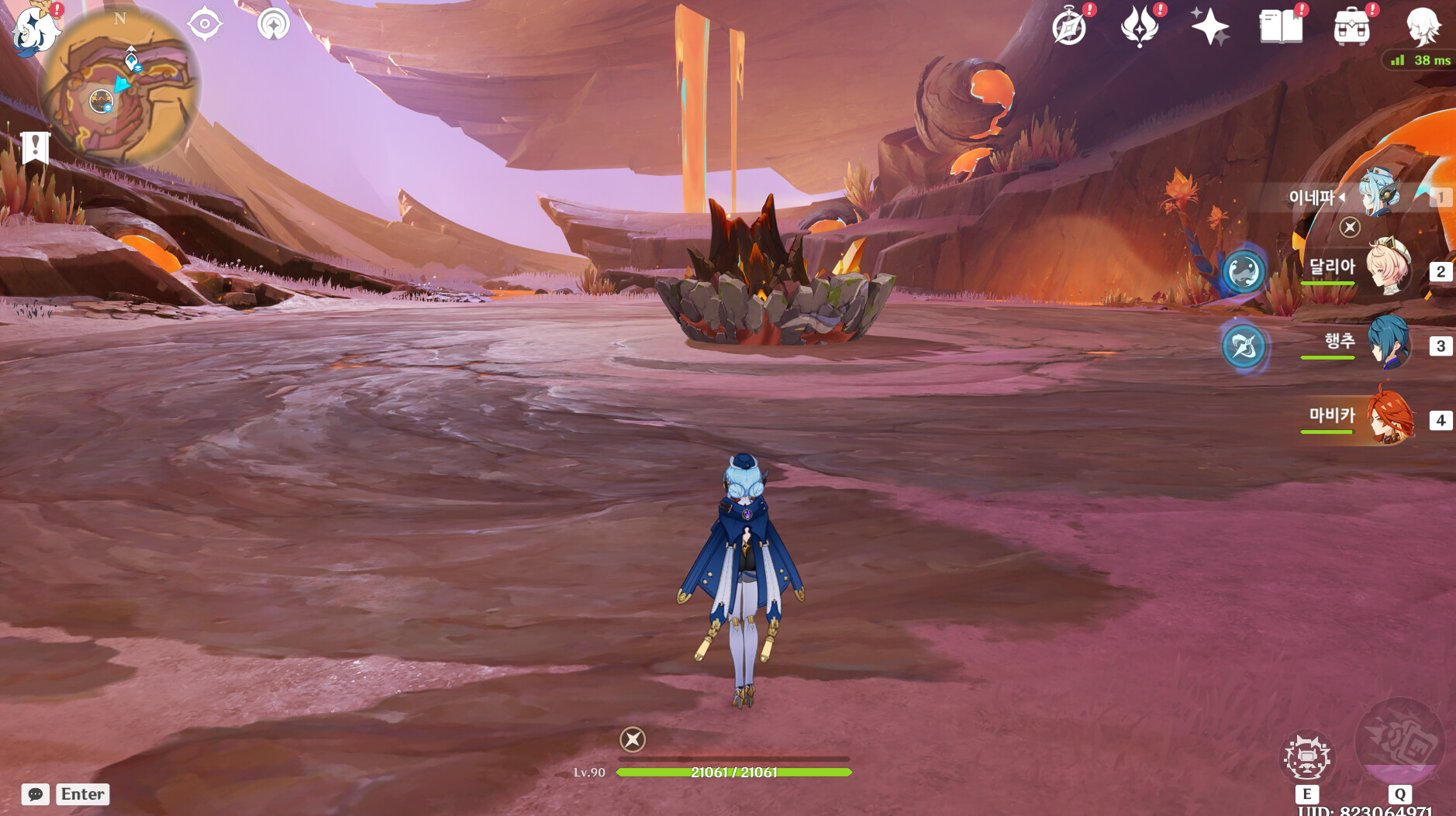Open the Wish star icon

pos(1209,28)
